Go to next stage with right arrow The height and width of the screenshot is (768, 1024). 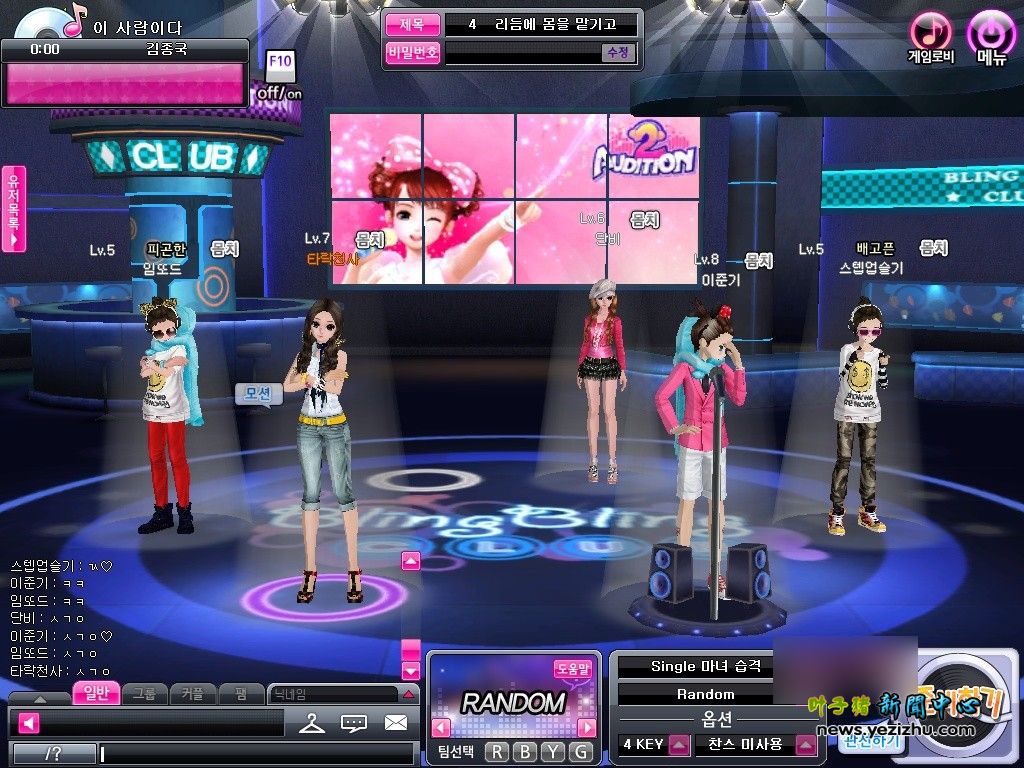pos(587,727)
